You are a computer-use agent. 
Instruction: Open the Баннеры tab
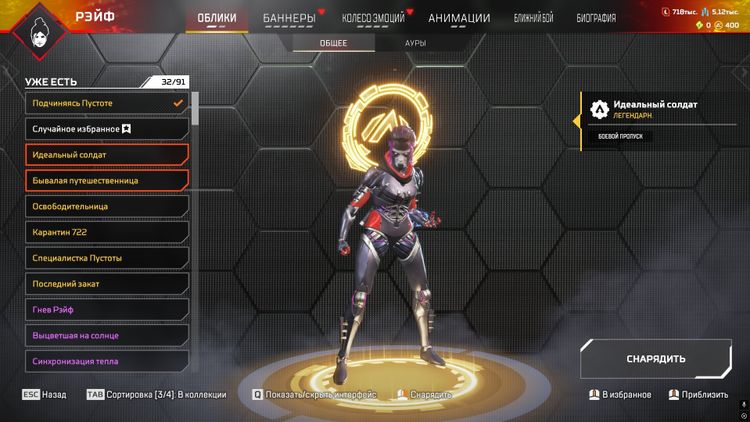point(289,18)
